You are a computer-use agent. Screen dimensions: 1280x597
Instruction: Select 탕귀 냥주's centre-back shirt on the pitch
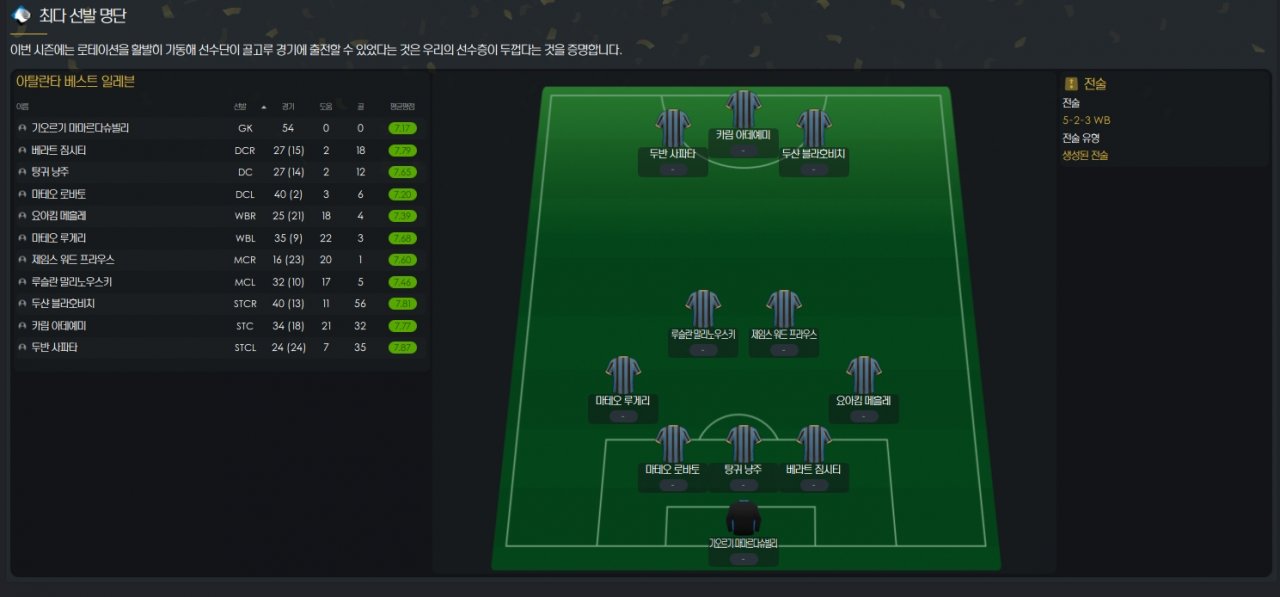coord(744,444)
